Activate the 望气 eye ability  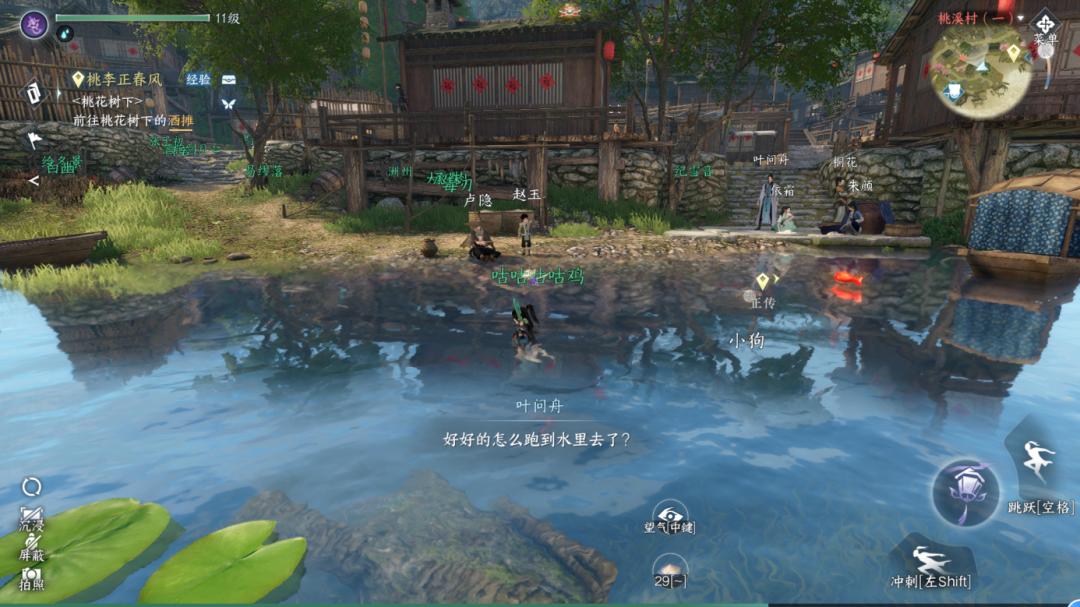click(x=669, y=515)
